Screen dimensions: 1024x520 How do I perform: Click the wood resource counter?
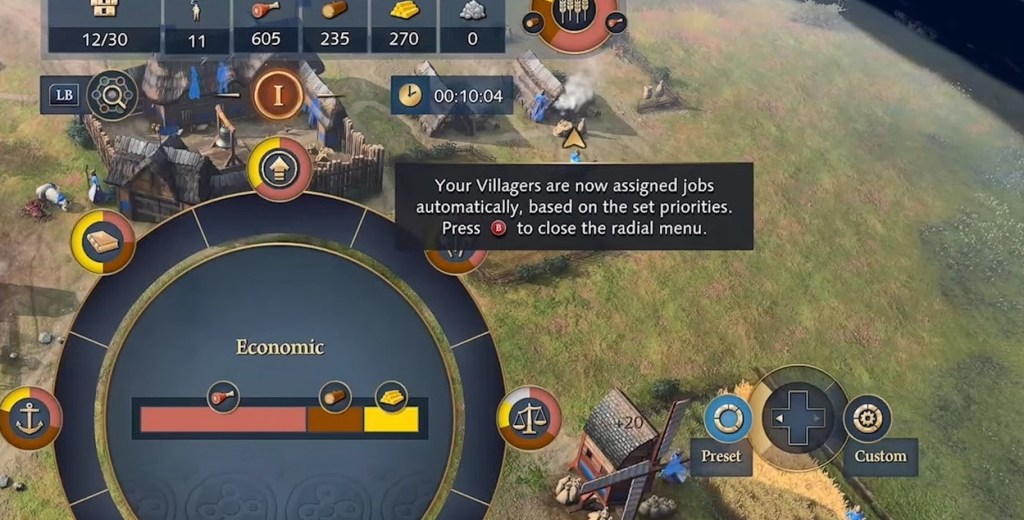[x=334, y=25]
